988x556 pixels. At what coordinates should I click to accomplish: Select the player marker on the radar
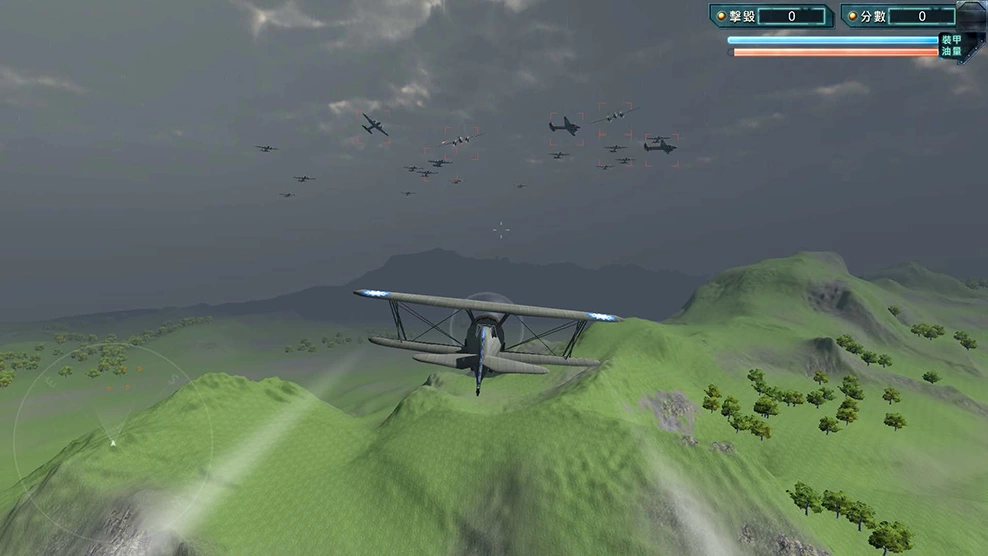(x=113, y=442)
